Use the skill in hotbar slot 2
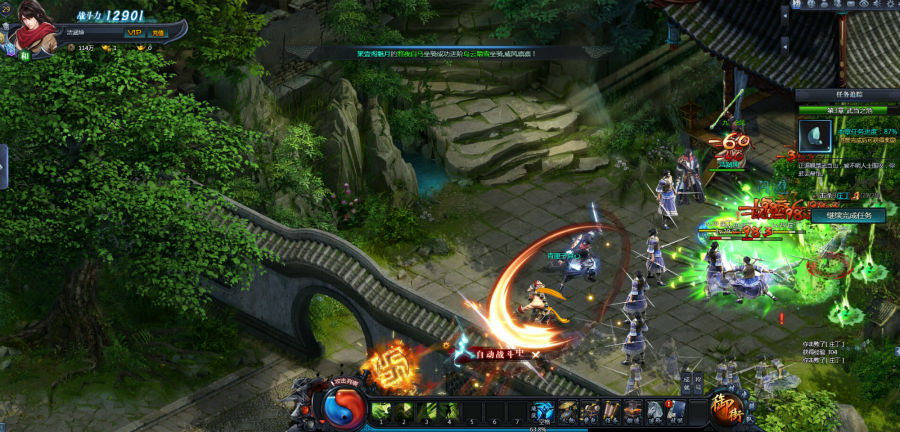This screenshot has height=432, width=900. coord(404,410)
